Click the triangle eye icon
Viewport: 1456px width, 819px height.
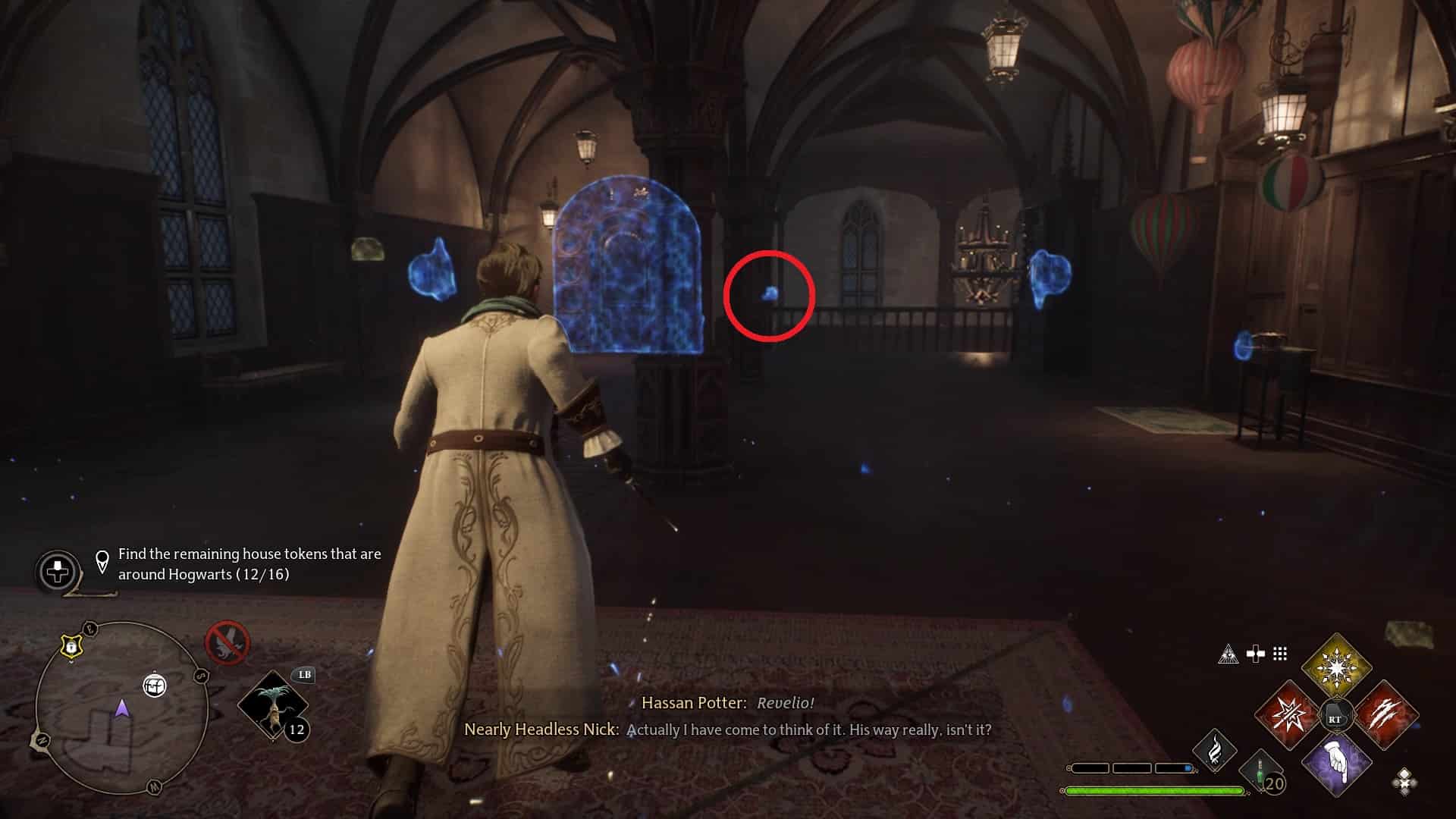coord(1228,654)
